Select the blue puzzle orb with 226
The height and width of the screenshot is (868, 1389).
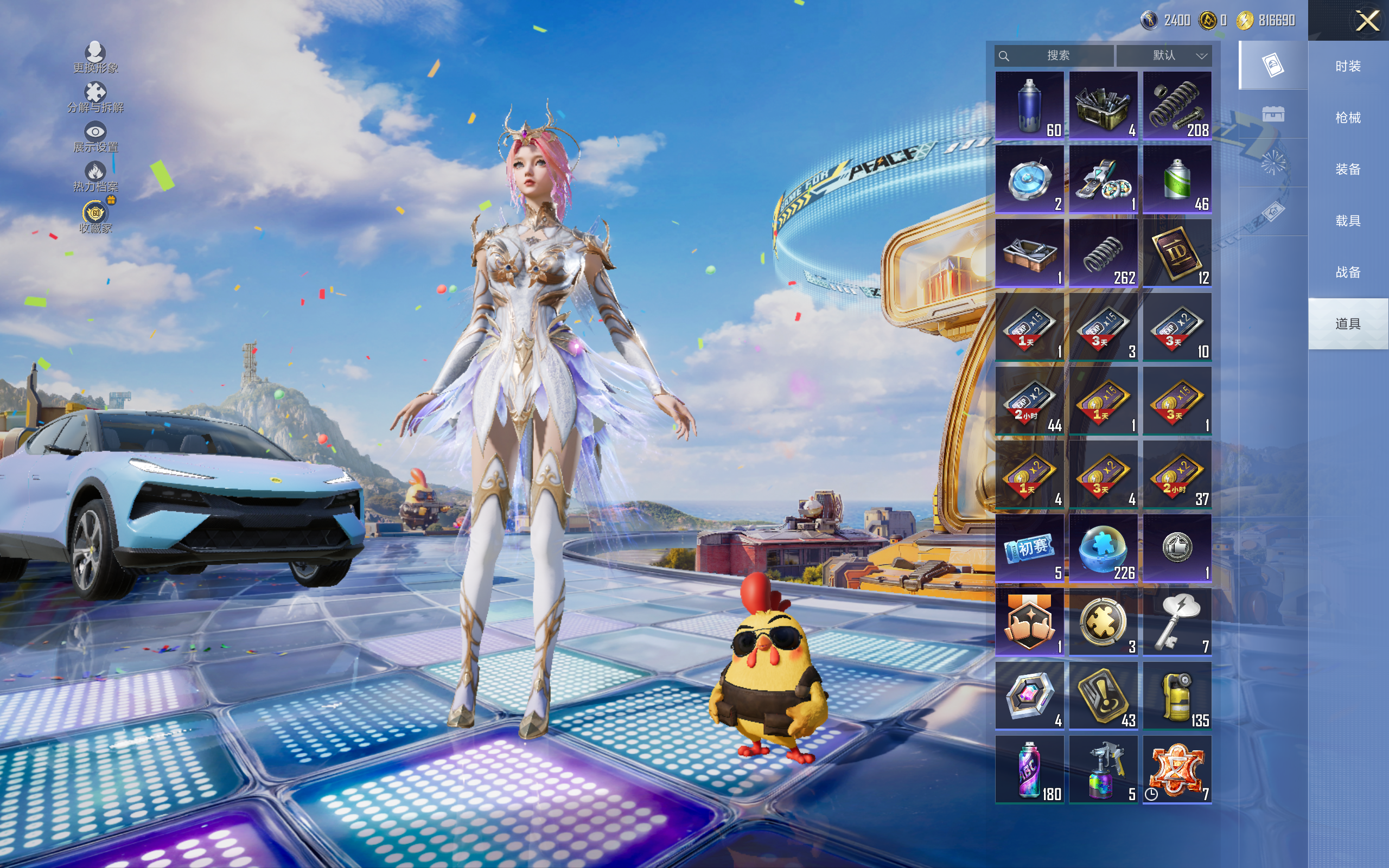(1103, 548)
